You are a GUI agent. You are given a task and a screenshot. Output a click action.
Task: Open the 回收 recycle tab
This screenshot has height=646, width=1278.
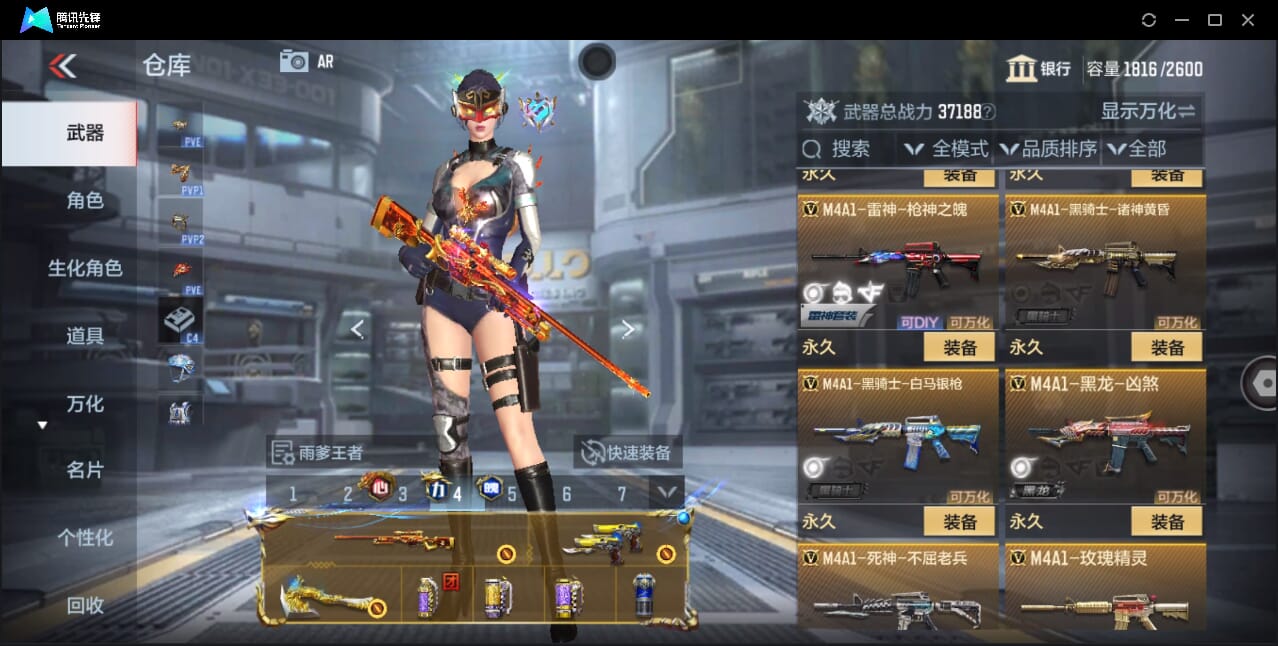(85, 605)
